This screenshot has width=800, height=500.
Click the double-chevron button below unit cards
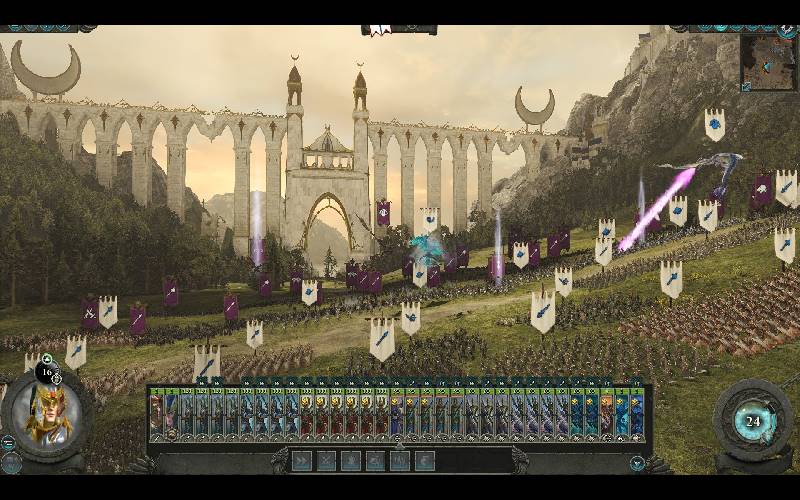click(301, 461)
